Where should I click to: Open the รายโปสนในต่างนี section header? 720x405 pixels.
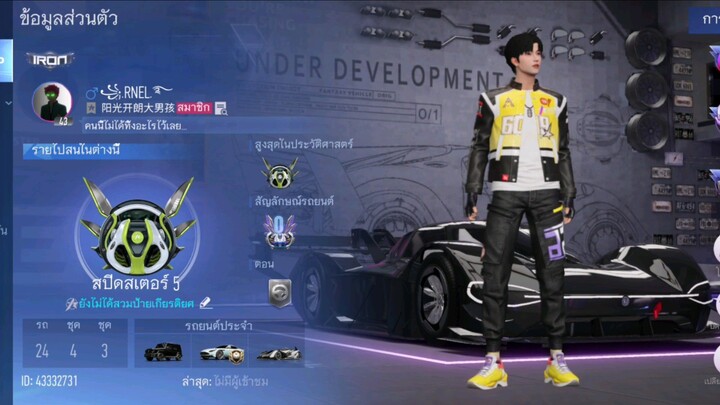click(76, 151)
